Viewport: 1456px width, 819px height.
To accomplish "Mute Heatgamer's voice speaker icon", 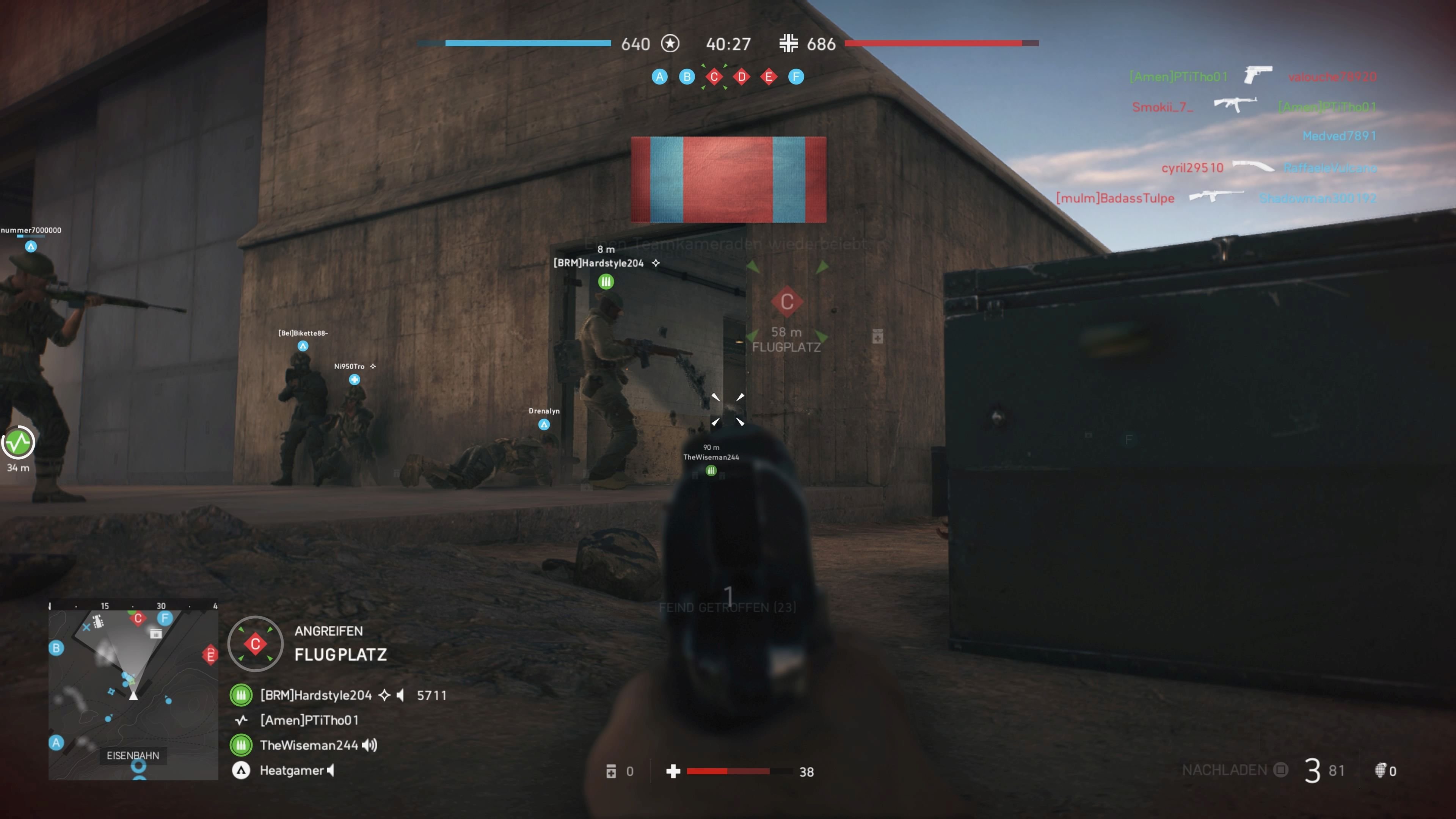I will [330, 770].
